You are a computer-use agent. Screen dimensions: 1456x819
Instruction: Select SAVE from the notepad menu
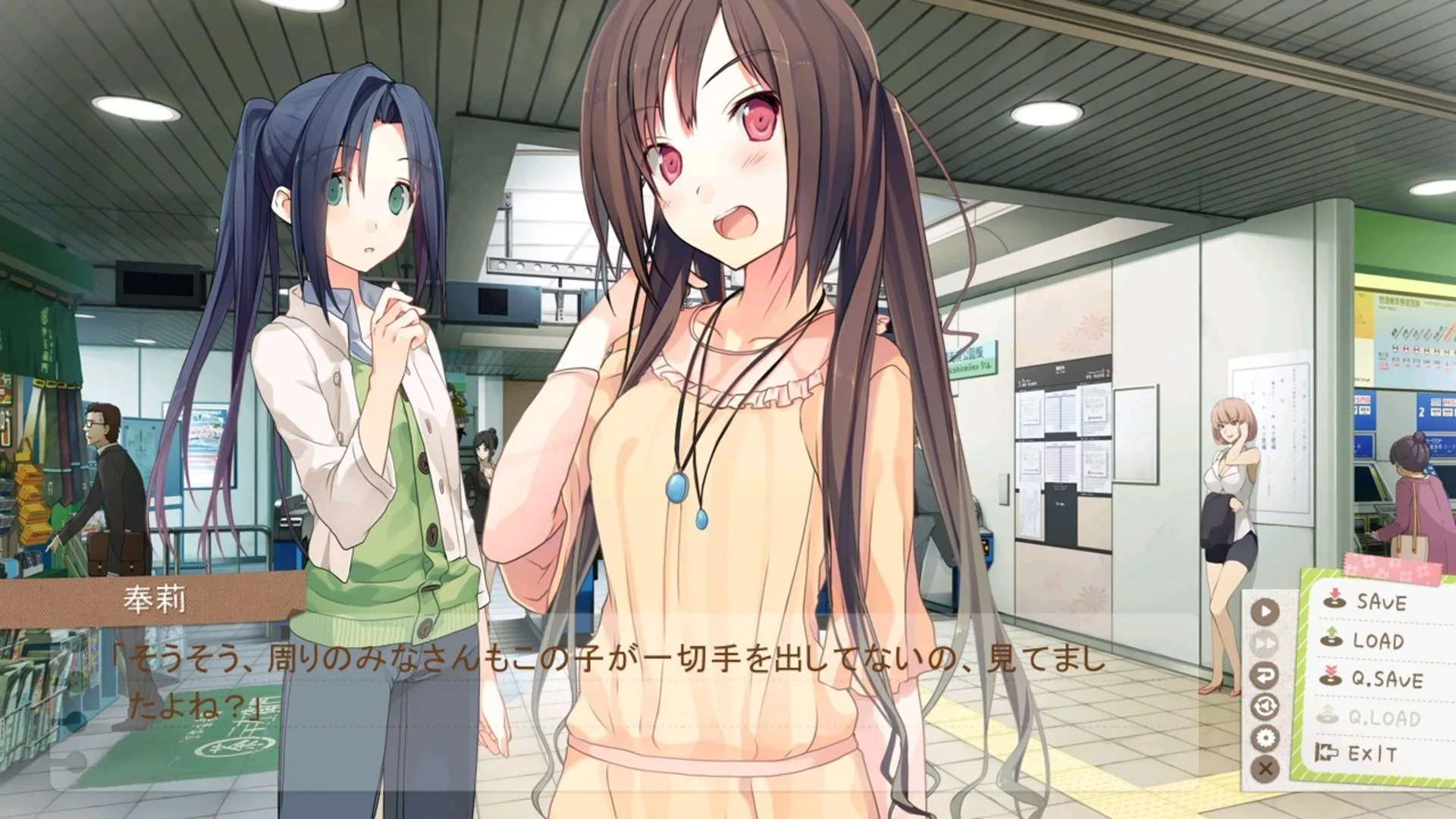1382,603
